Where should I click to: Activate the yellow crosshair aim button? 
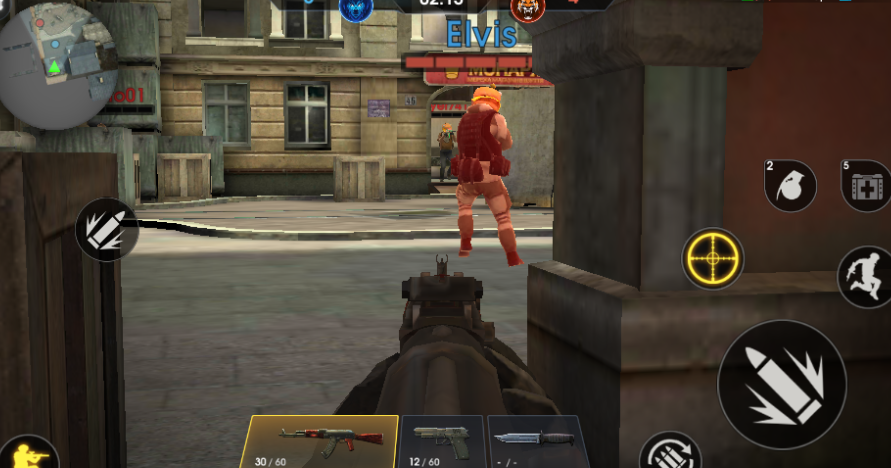(713, 259)
